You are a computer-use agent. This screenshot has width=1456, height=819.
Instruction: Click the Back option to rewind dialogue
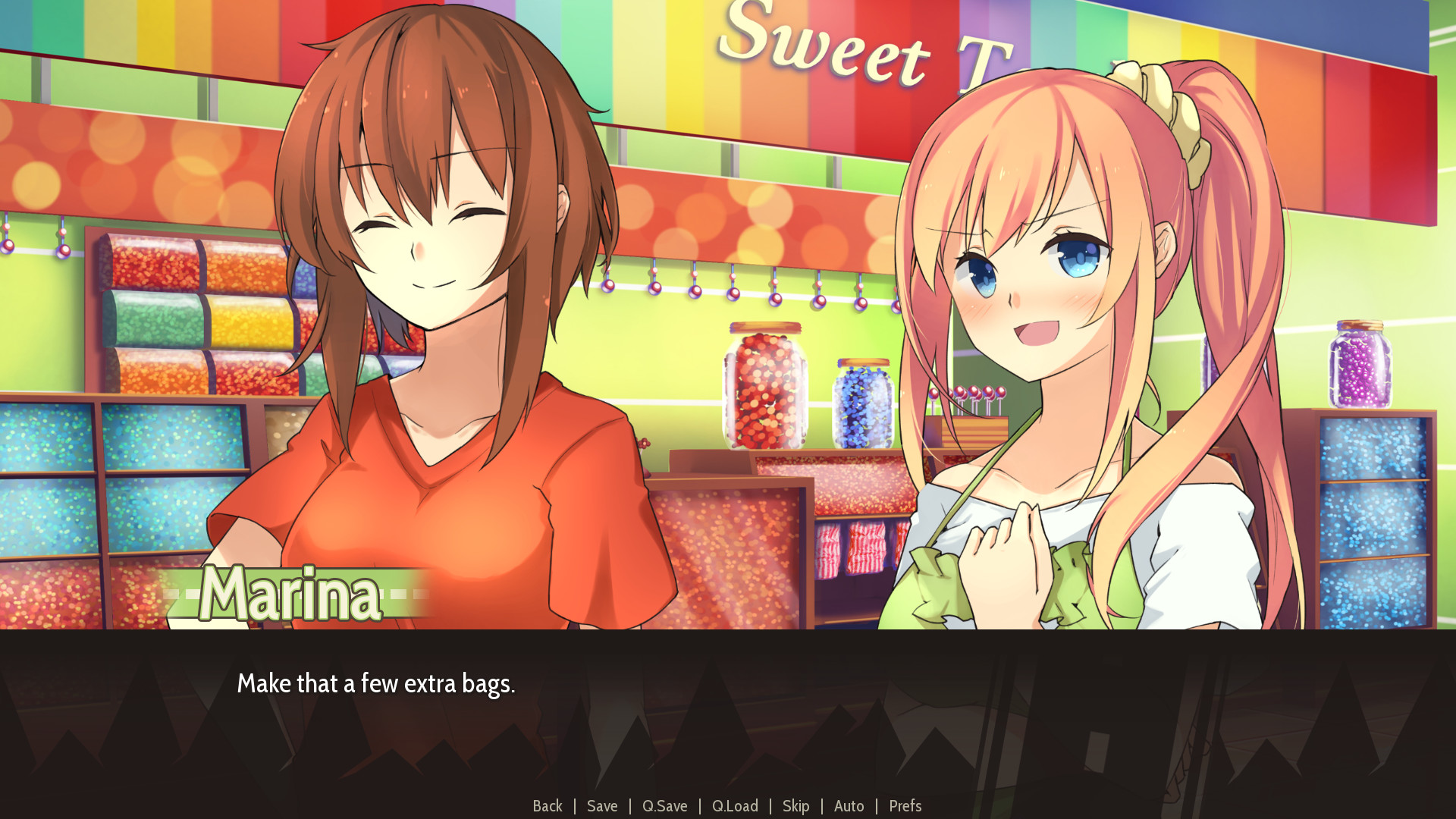548,806
